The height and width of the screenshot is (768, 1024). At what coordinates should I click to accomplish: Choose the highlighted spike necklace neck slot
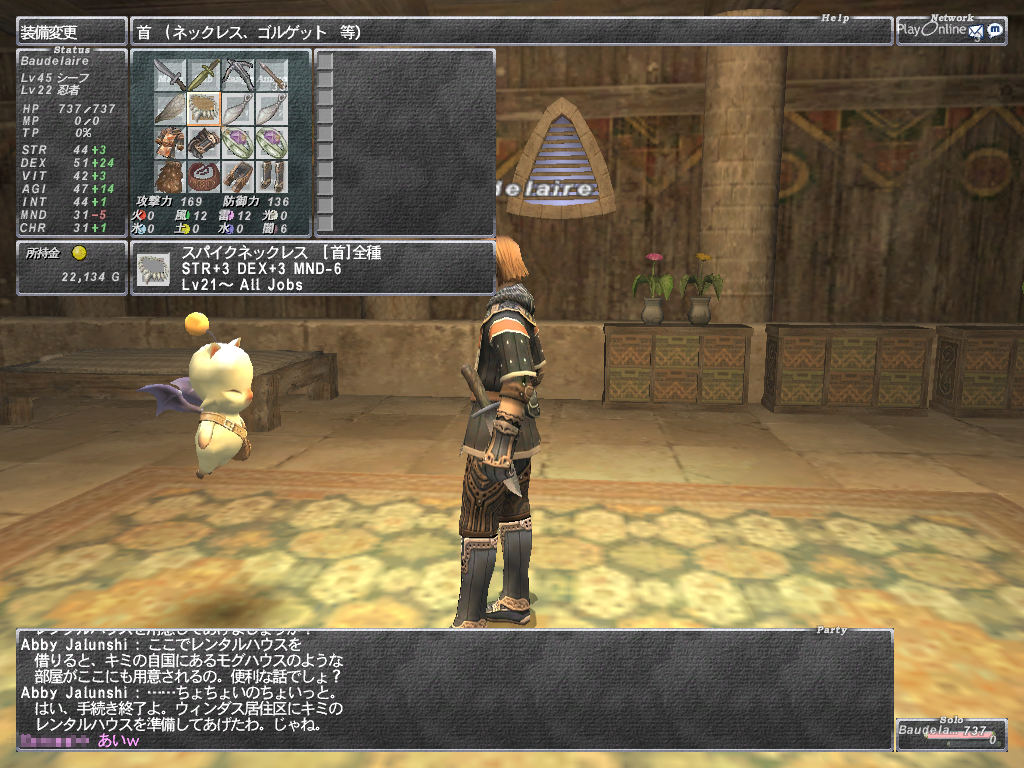(x=204, y=108)
